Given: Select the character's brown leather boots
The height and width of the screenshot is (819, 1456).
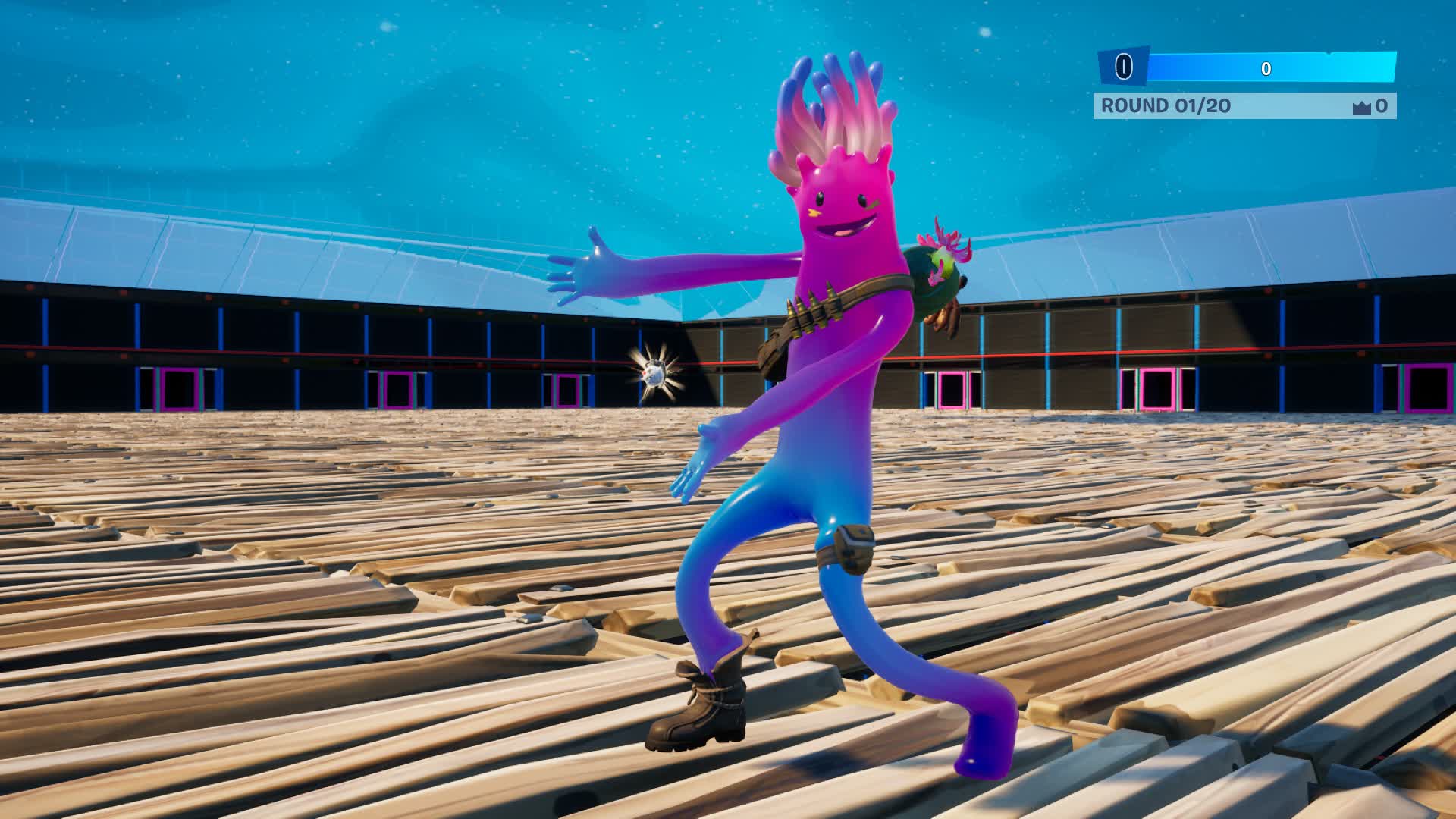Looking at the screenshot, I should coord(701,713).
